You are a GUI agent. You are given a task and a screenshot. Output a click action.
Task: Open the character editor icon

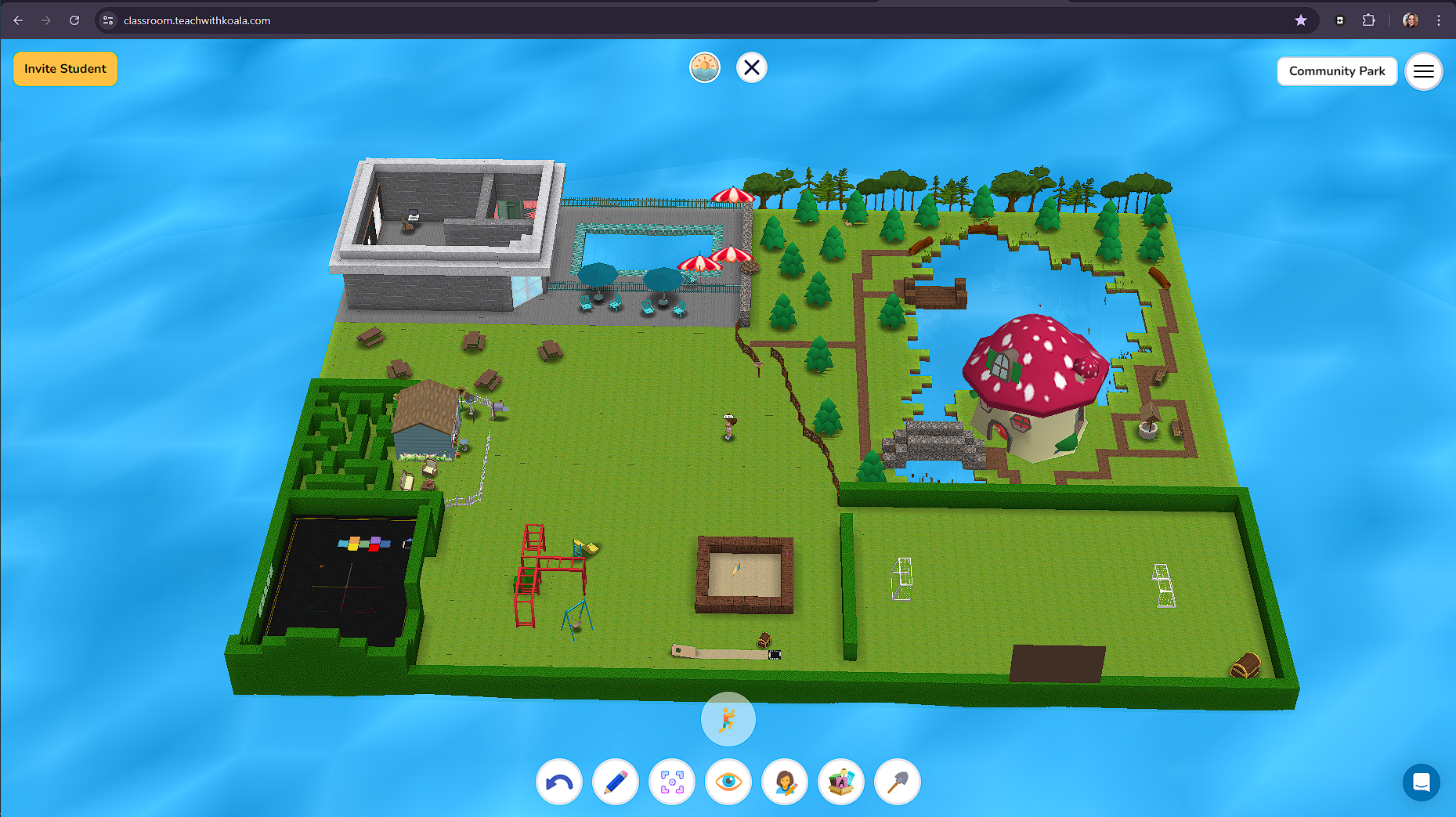click(x=784, y=782)
